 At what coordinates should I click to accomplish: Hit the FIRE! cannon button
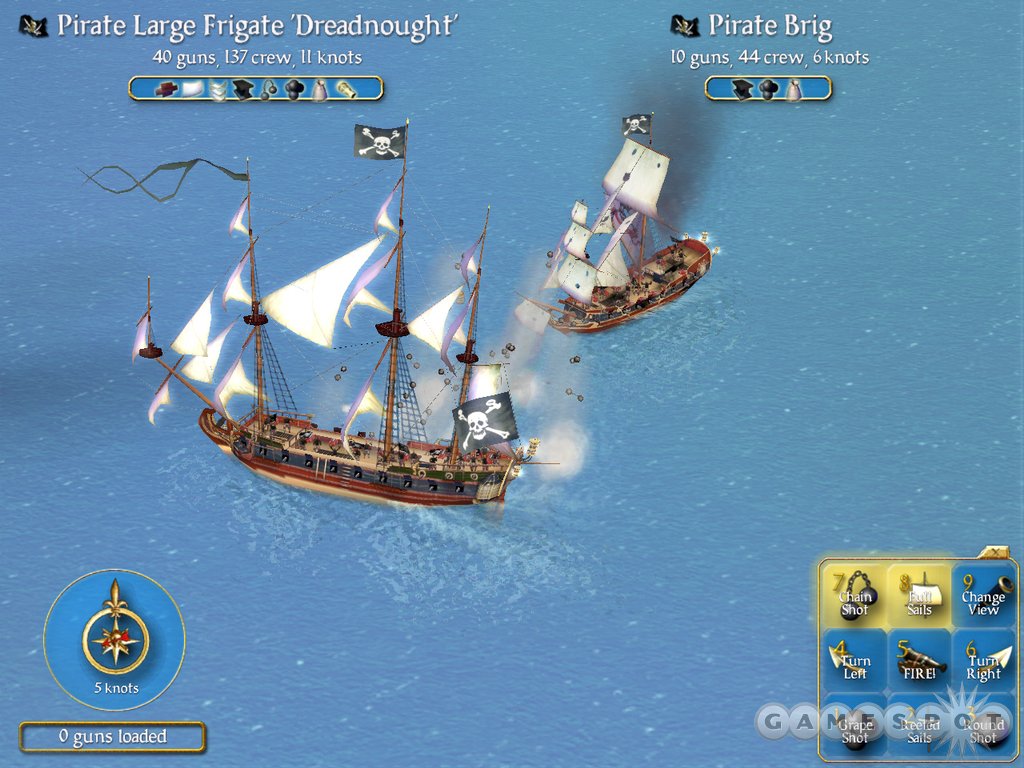[919, 660]
